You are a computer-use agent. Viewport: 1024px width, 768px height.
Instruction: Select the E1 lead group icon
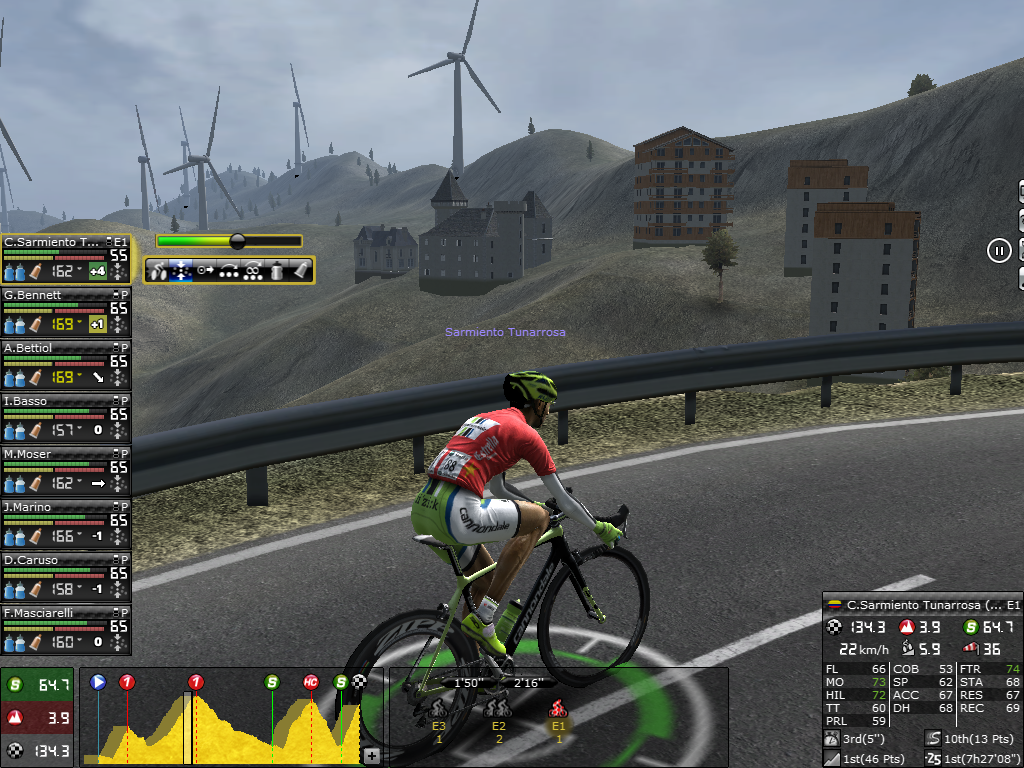pos(558,709)
